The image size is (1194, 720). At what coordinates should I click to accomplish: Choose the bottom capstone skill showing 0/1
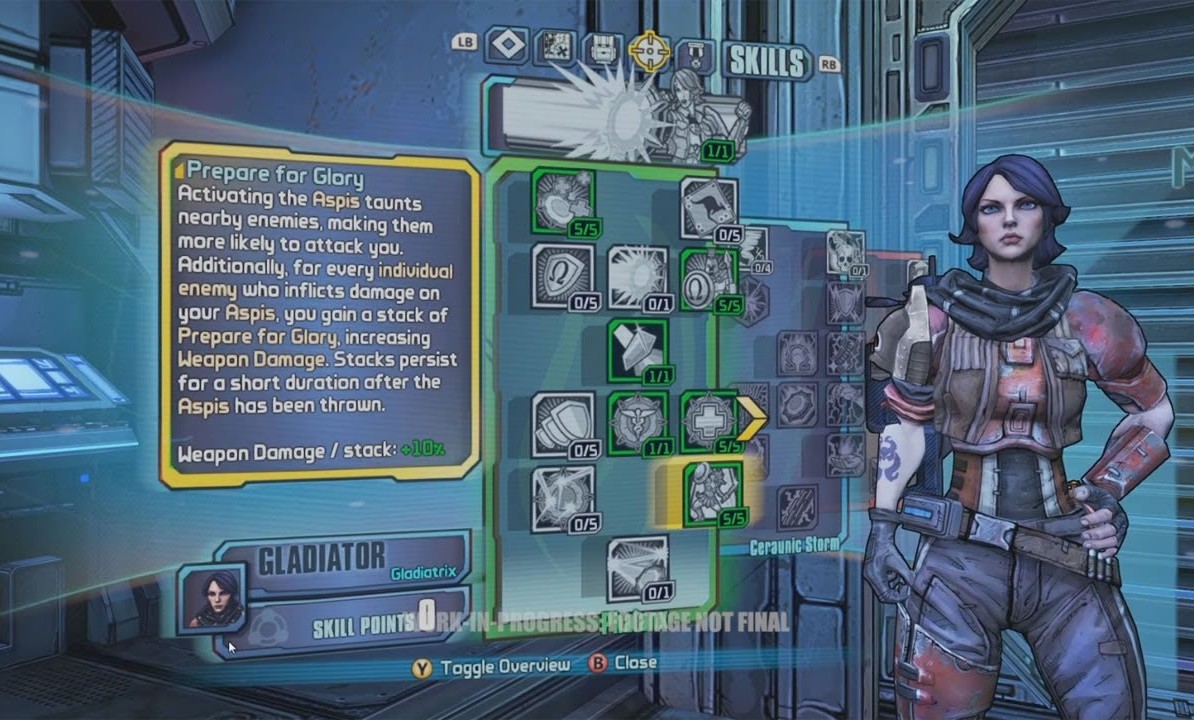coord(638,568)
